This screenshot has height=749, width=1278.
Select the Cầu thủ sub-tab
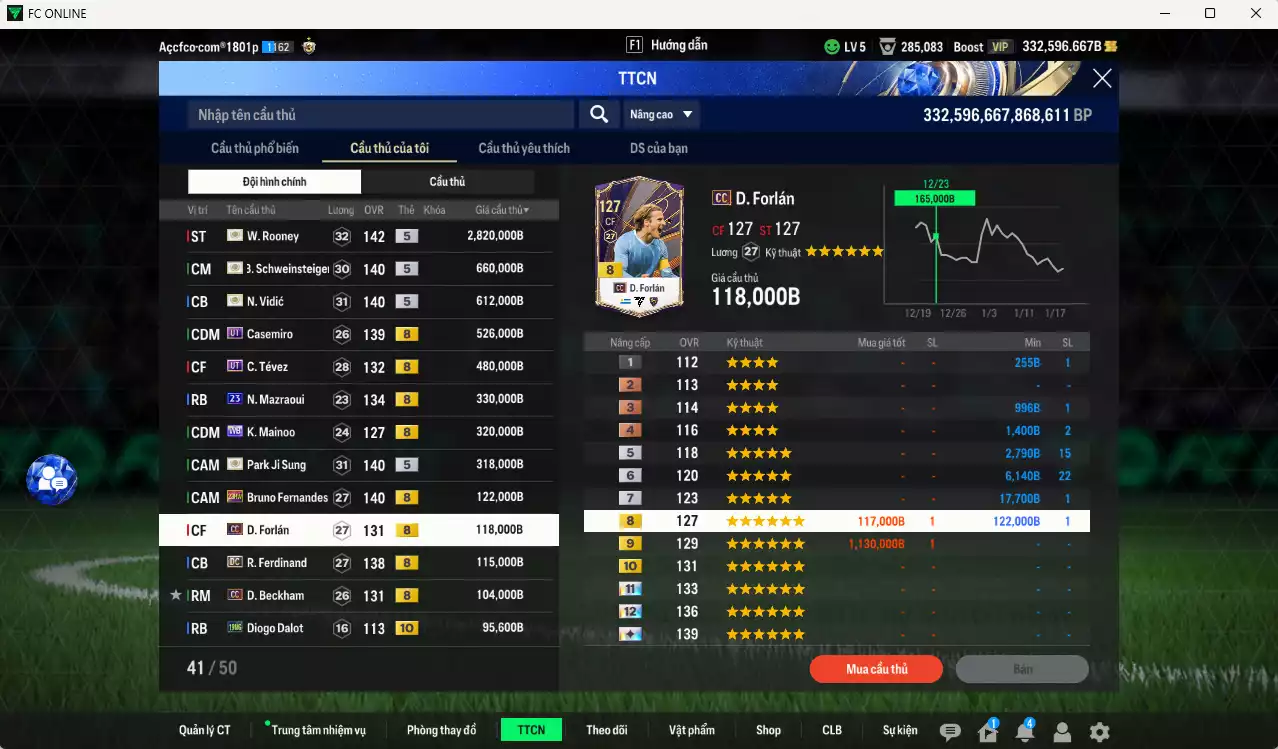[447, 182]
